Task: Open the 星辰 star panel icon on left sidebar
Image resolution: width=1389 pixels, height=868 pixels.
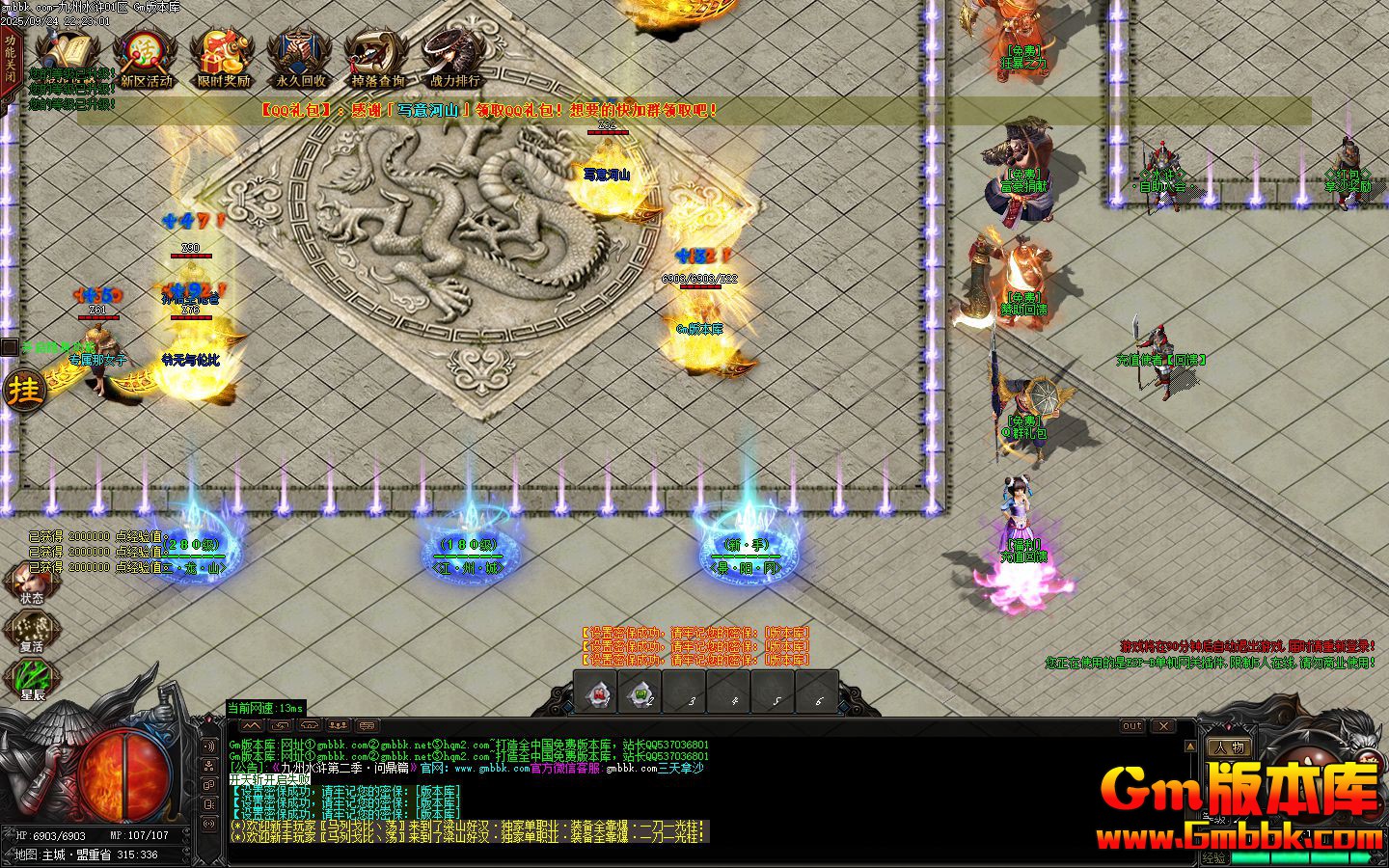Action: [x=29, y=675]
